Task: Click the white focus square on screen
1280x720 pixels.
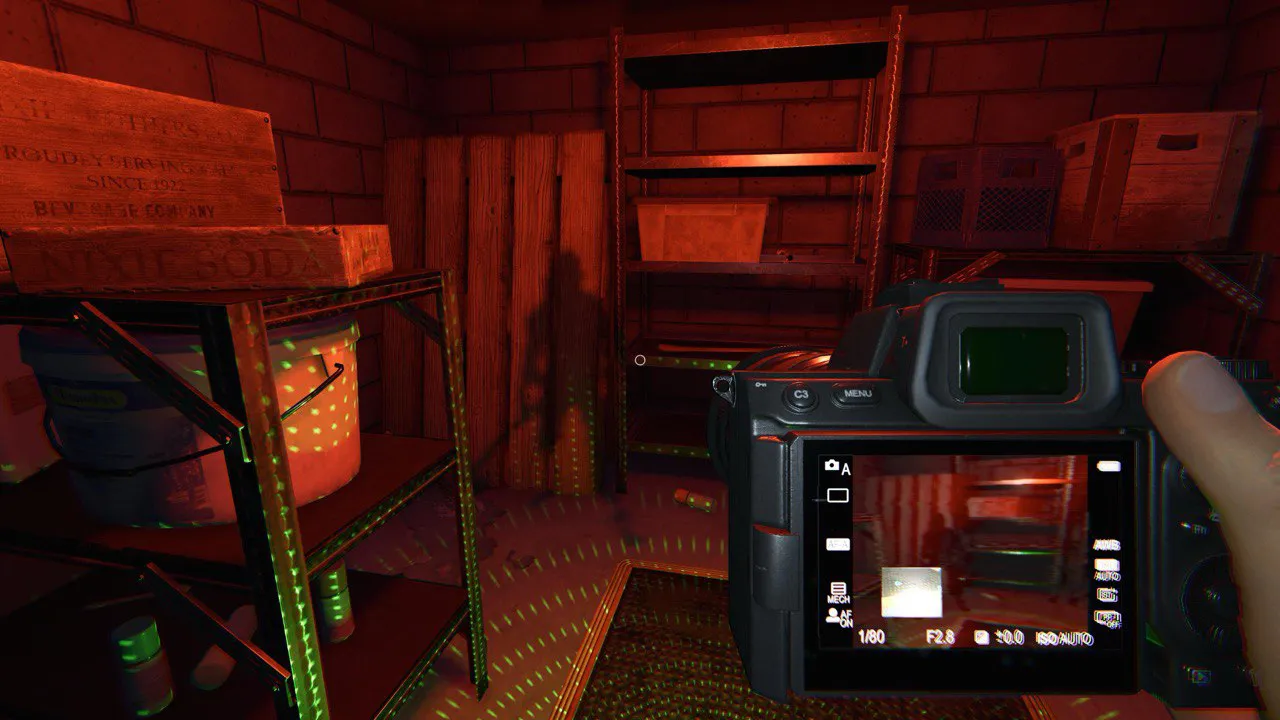Action: tap(912, 590)
